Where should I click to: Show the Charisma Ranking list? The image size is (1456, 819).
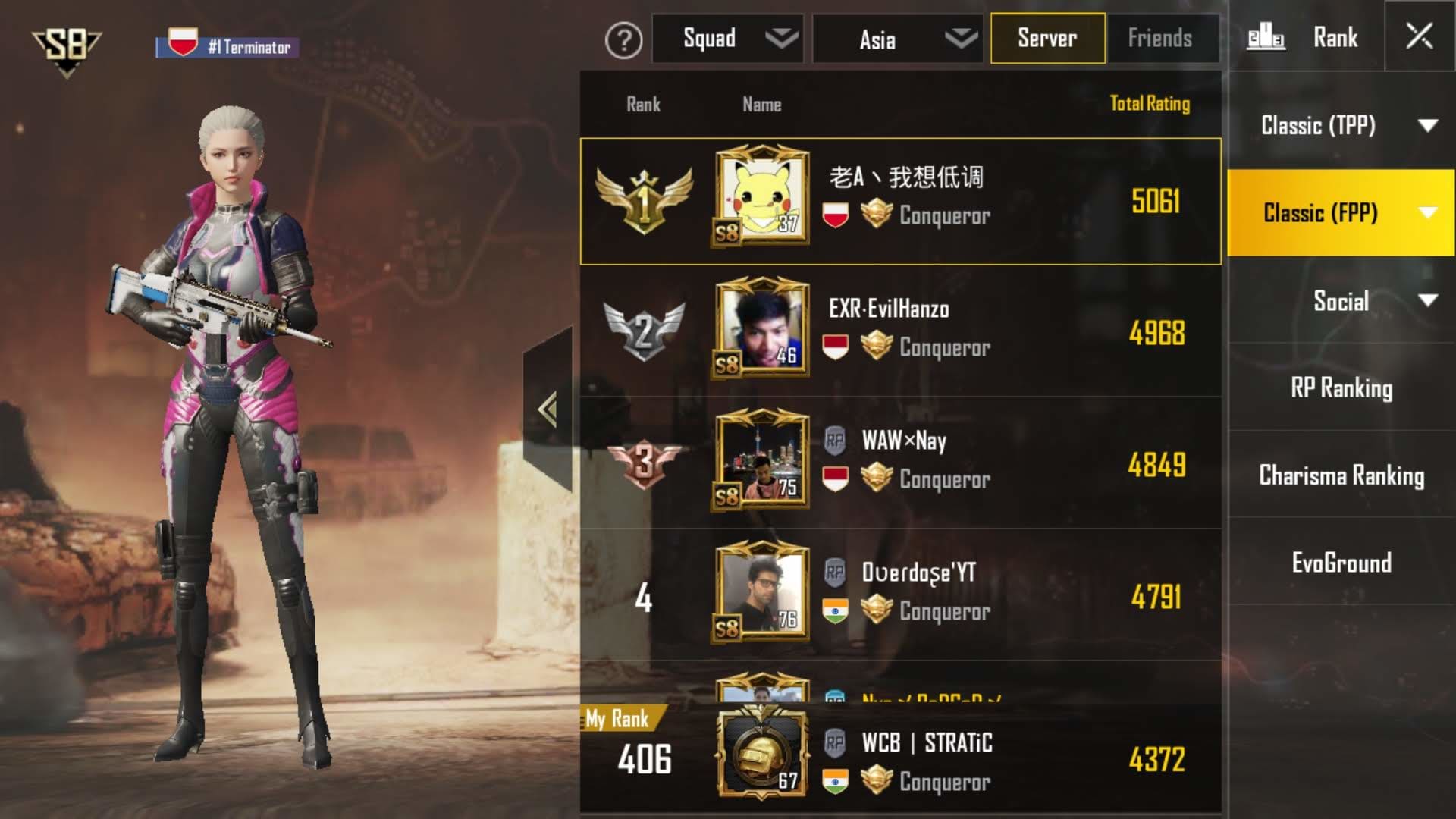[1341, 475]
